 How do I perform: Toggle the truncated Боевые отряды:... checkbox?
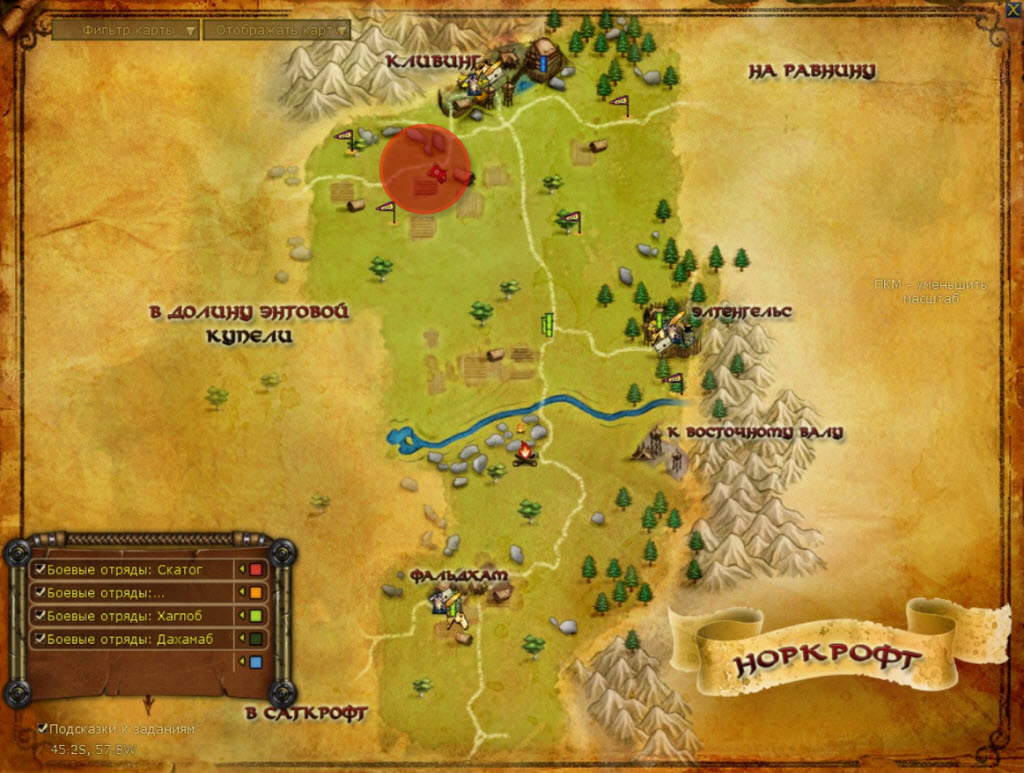41,593
